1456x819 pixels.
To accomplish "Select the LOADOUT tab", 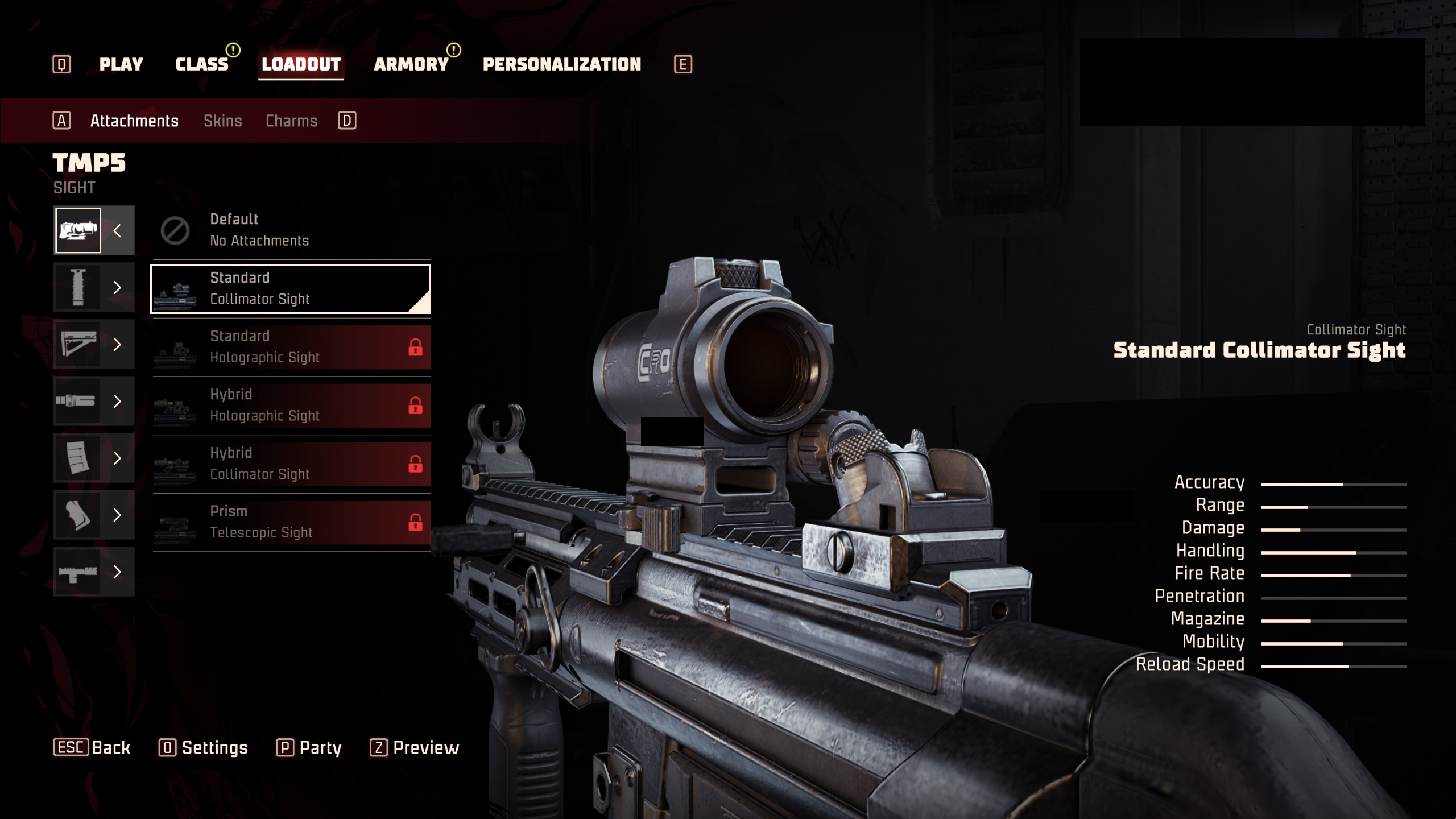I will (301, 64).
